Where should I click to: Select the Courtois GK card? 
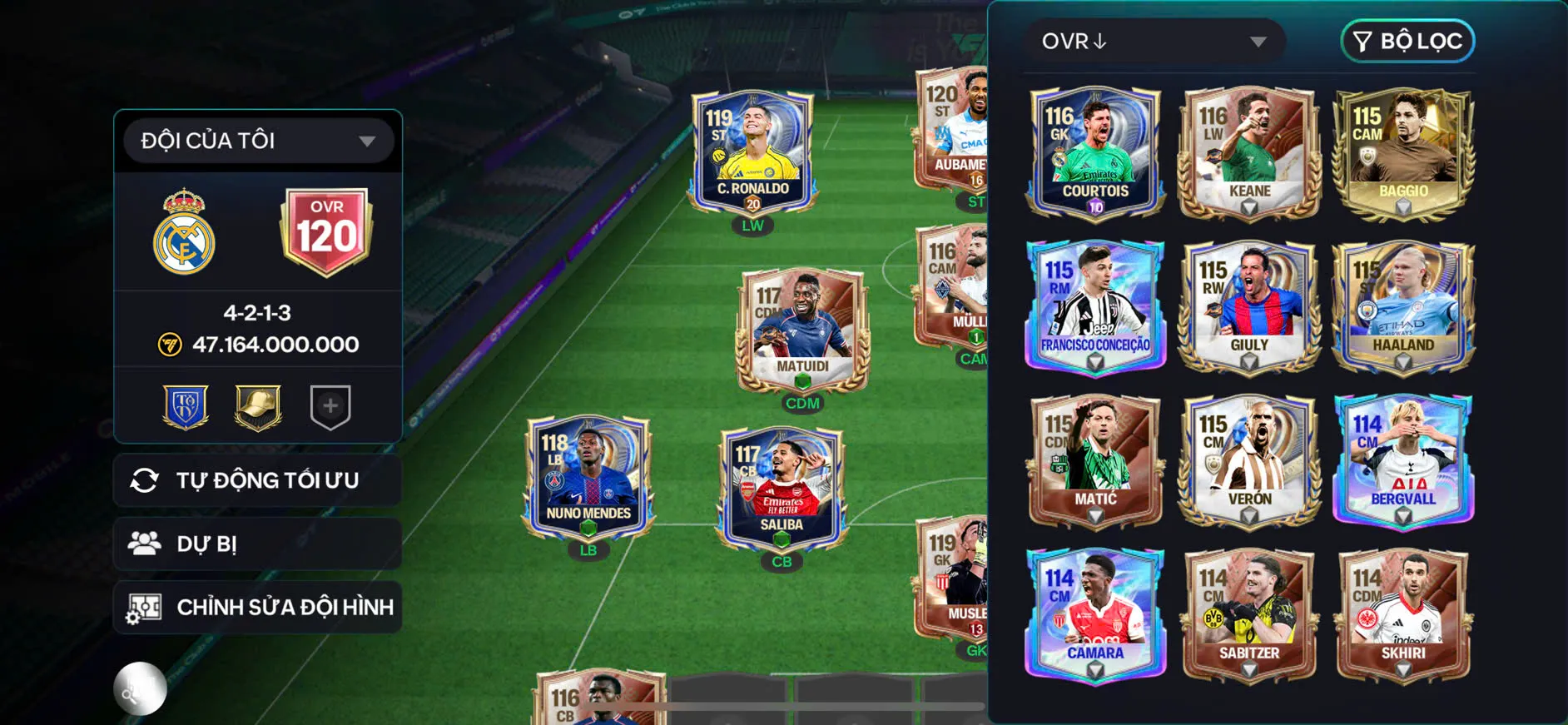[x=1095, y=151]
